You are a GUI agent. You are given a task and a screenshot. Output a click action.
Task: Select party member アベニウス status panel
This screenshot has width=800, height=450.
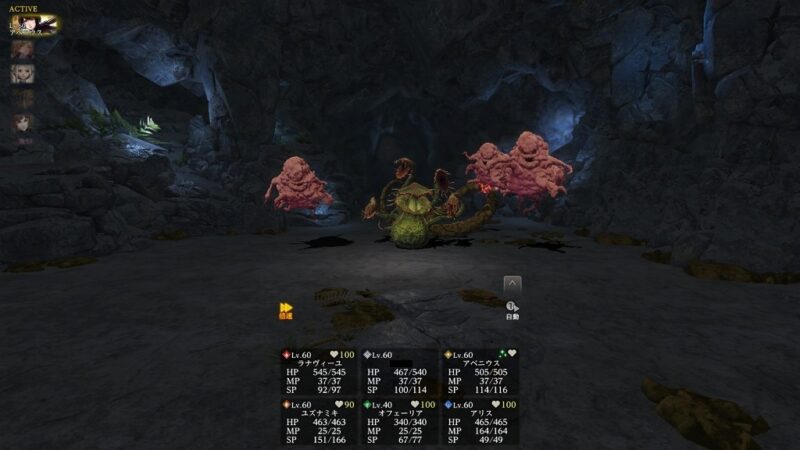pyautogui.click(x=481, y=371)
